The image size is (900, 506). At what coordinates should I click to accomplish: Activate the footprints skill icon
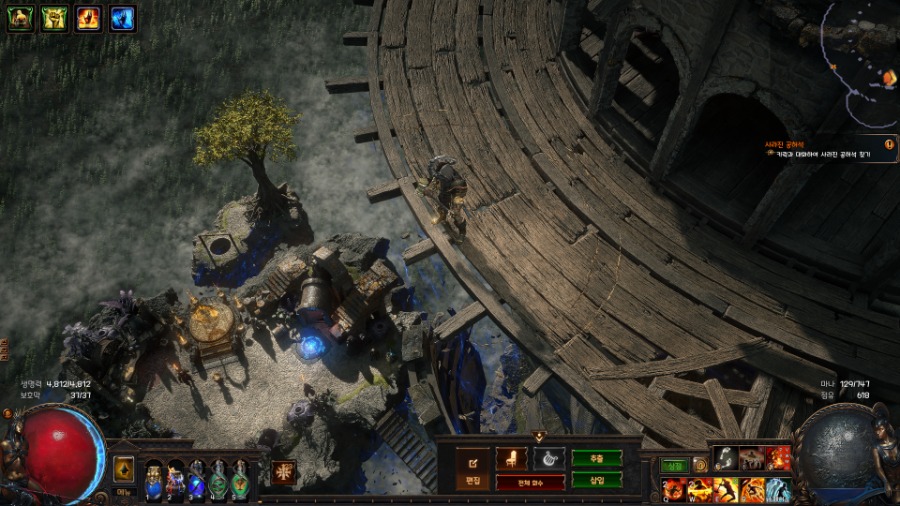[x=725, y=458]
